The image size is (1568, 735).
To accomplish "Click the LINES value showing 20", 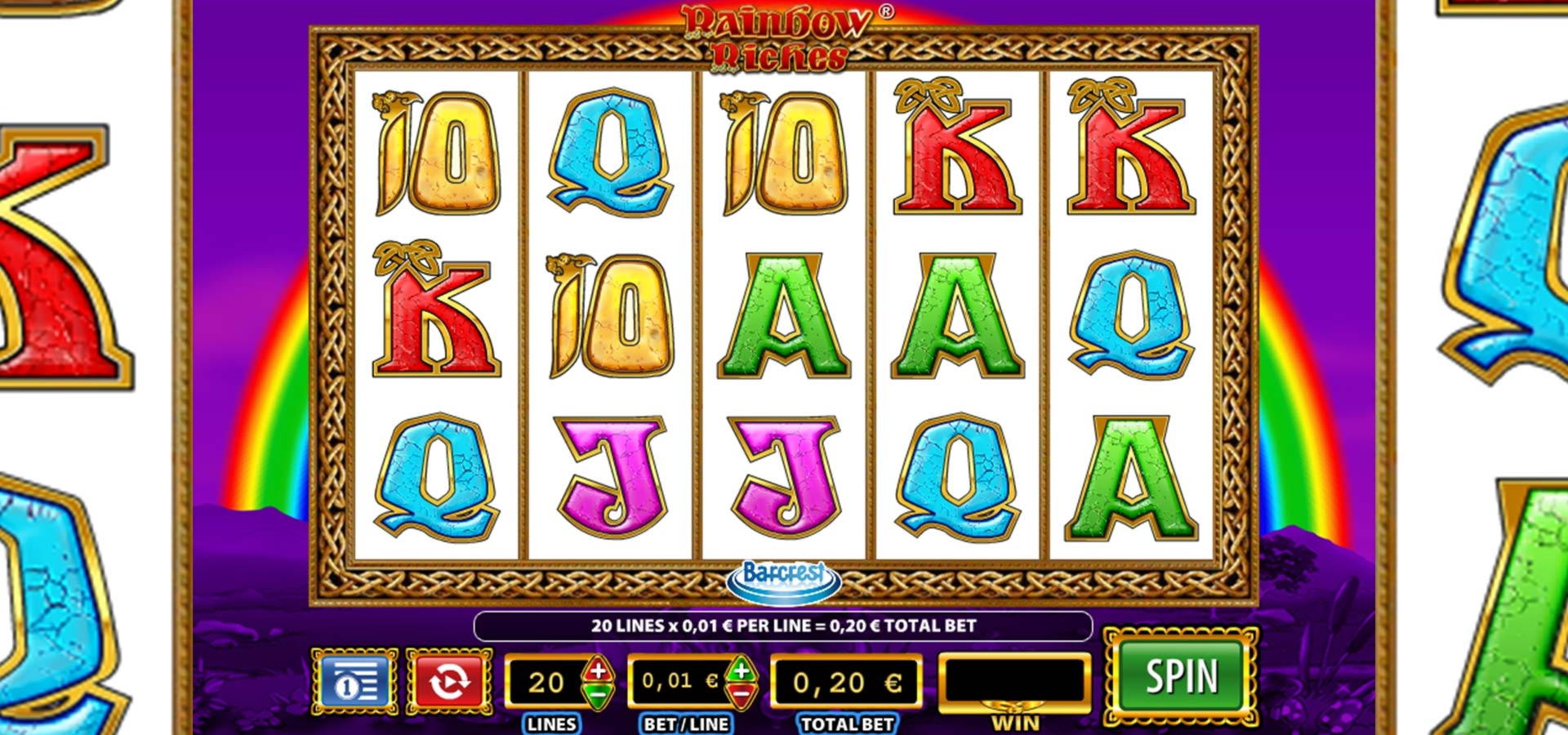I will [x=548, y=680].
